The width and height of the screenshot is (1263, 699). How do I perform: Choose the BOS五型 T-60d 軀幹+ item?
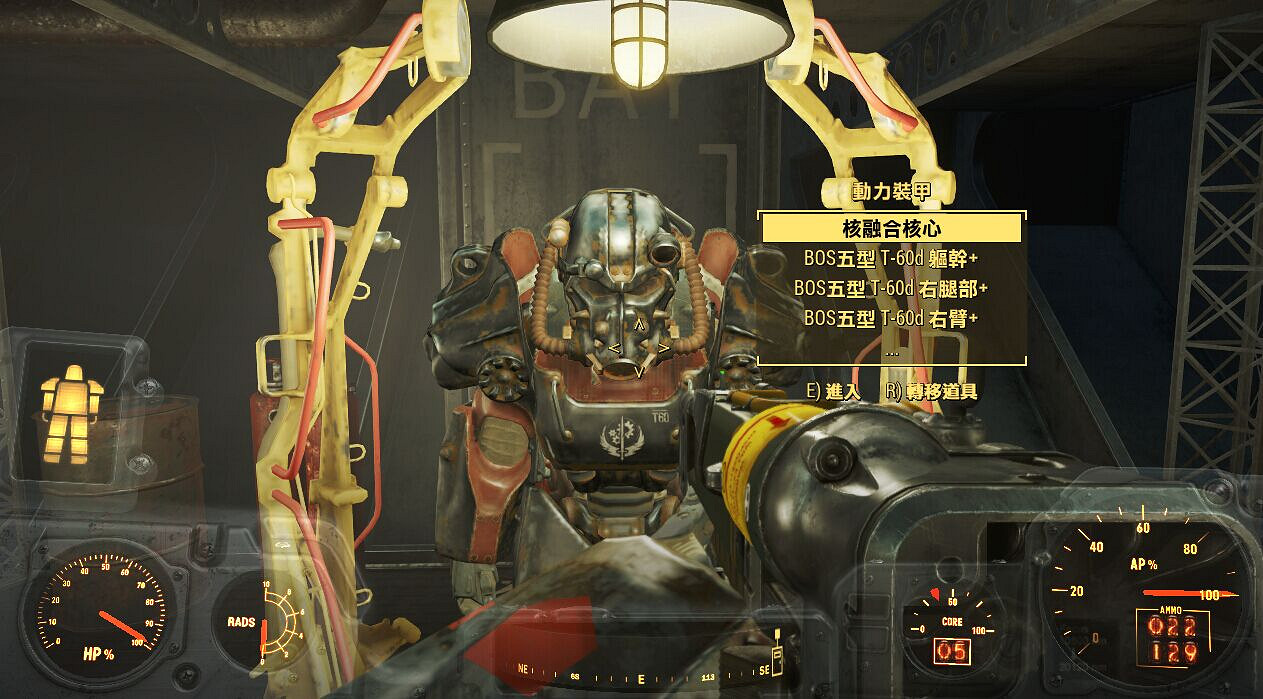[891, 257]
